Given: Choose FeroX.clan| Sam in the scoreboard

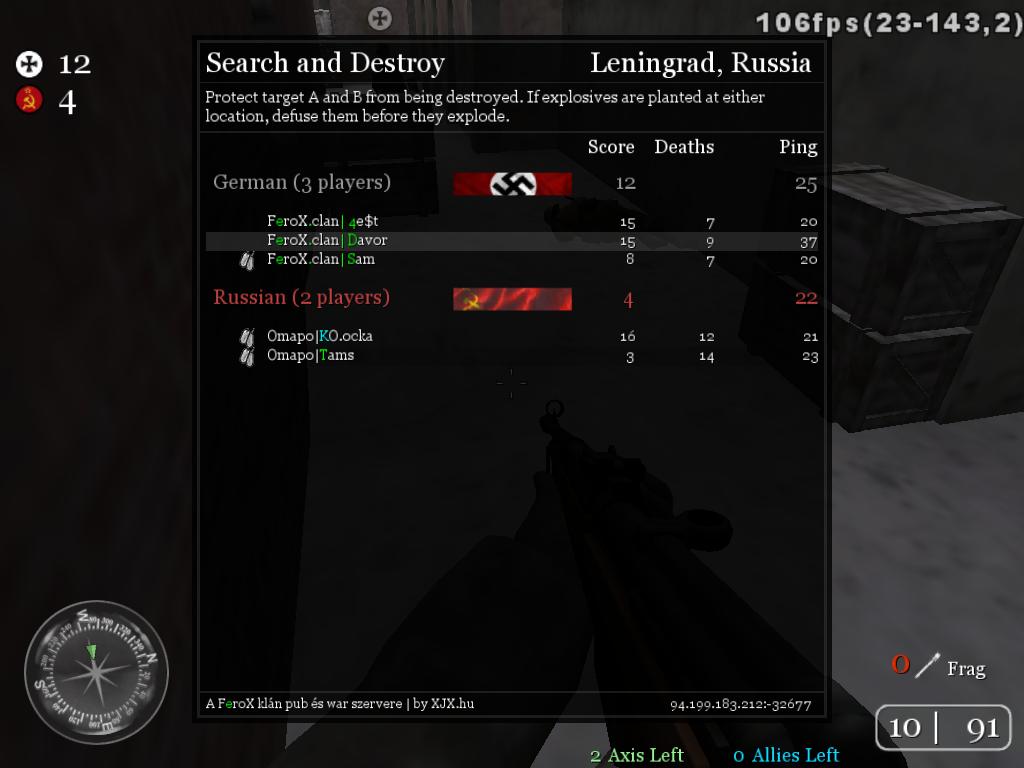Looking at the screenshot, I should pos(321,259).
